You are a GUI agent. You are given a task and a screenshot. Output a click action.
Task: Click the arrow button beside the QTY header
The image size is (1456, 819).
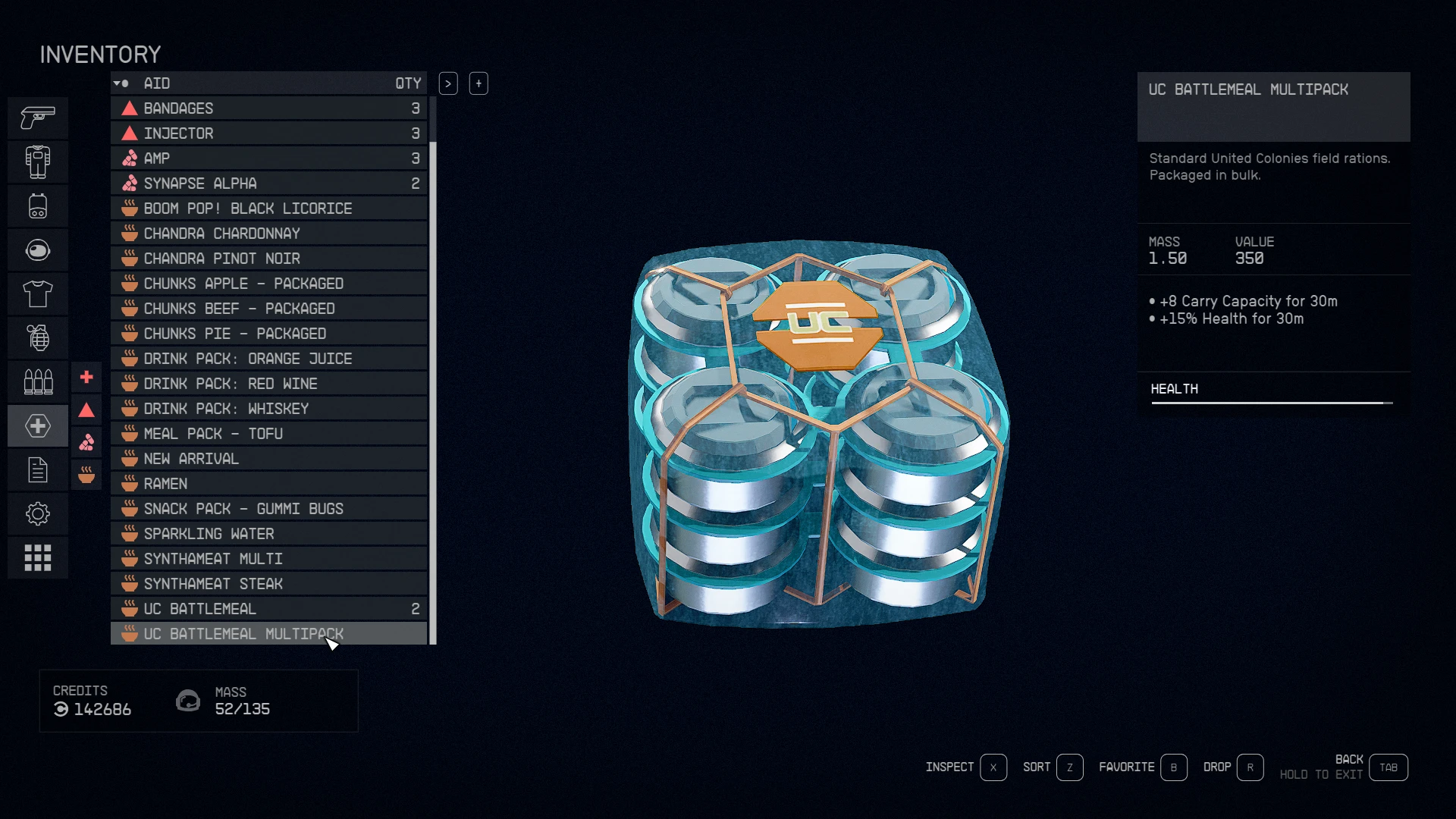[448, 83]
